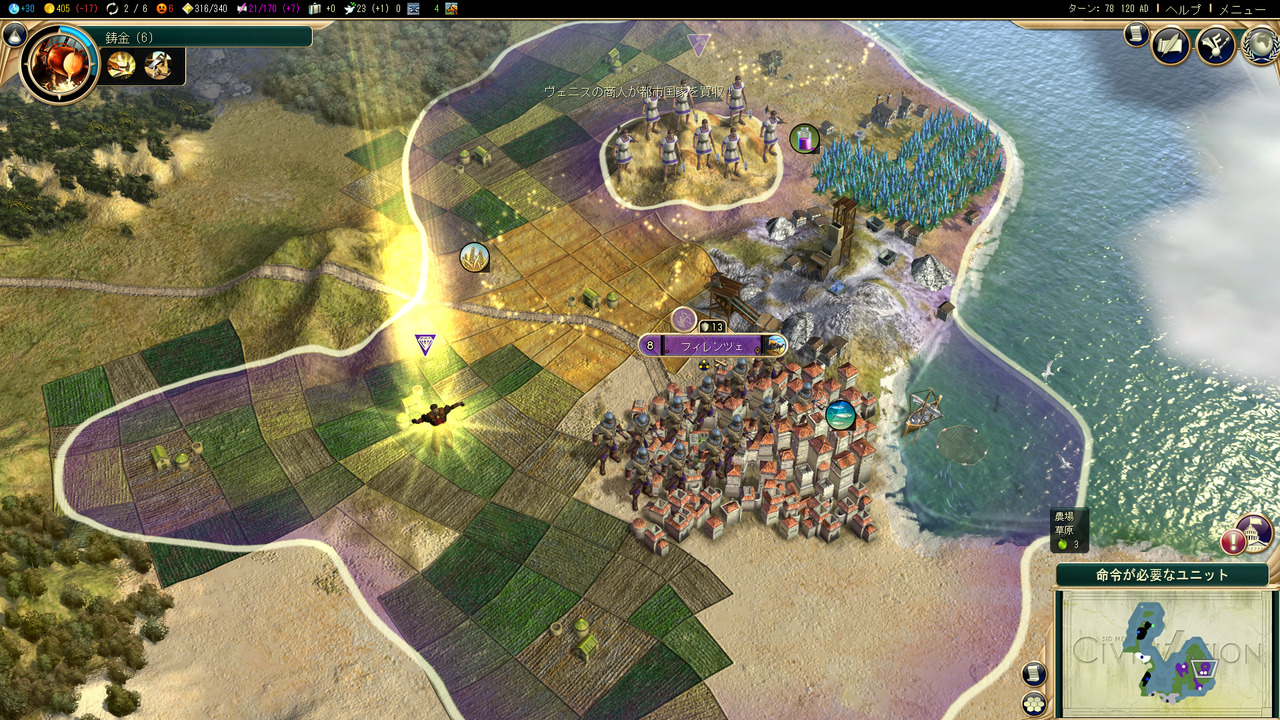Open the world globe with laurel button
The image size is (1280, 720).
click(x=1260, y=45)
